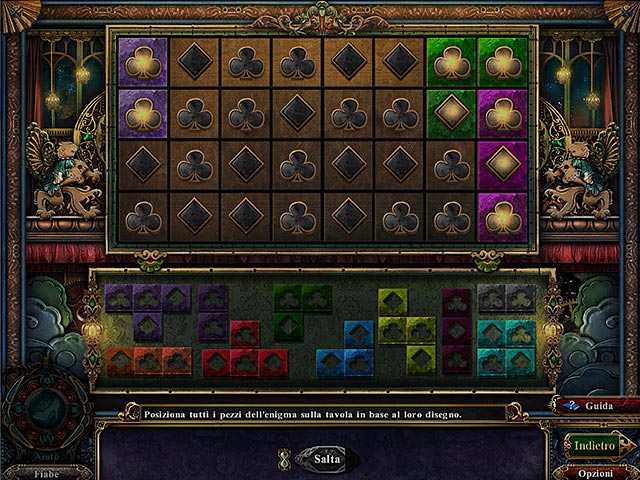This screenshot has height=480, width=640.
Task: Pick up the teal square piece
Action: 505,347
